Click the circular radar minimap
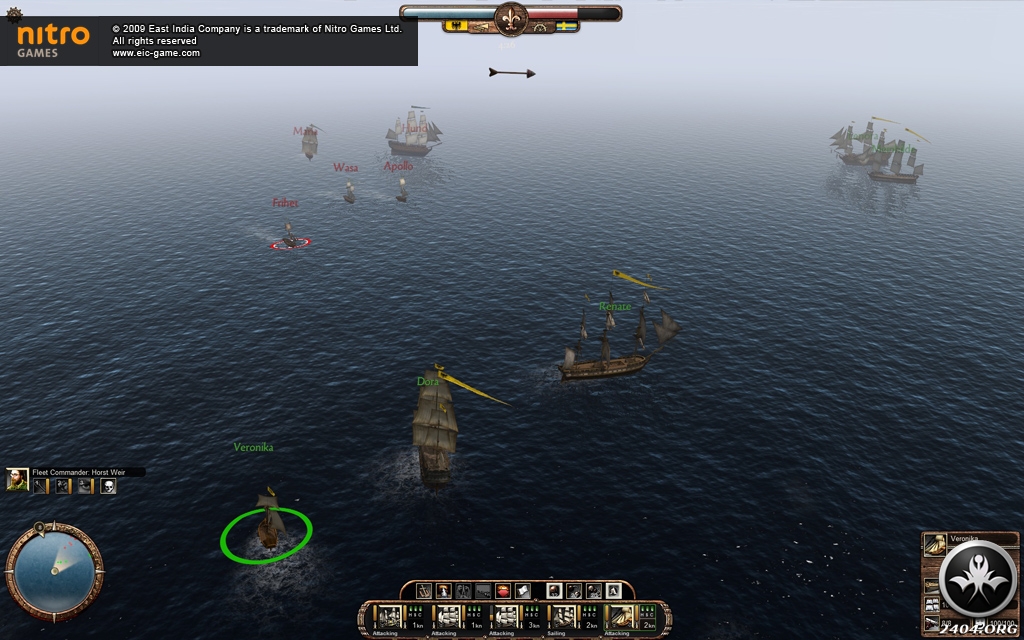1024x640 pixels. pyautogui.click(x=53, y=571)
